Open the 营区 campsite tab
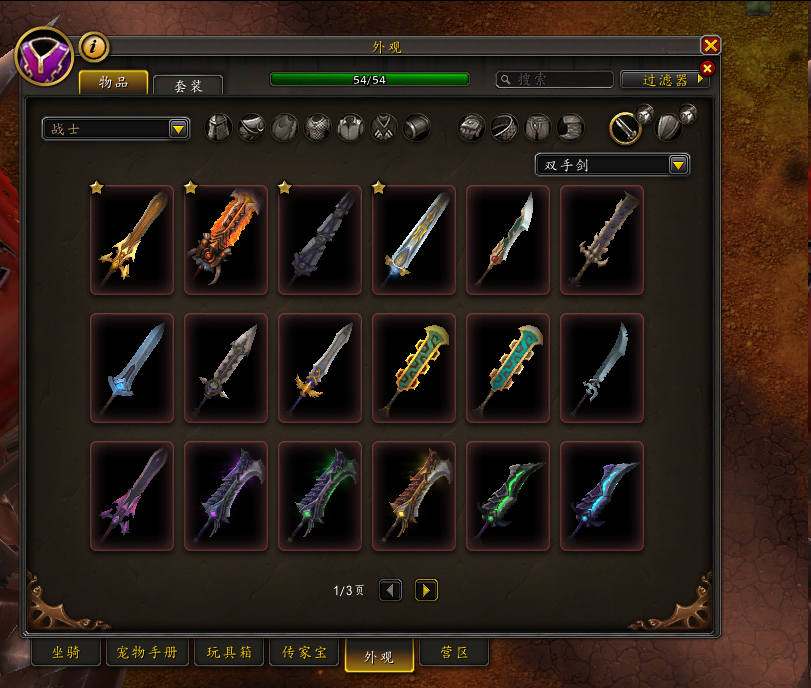 pos(455,654)
